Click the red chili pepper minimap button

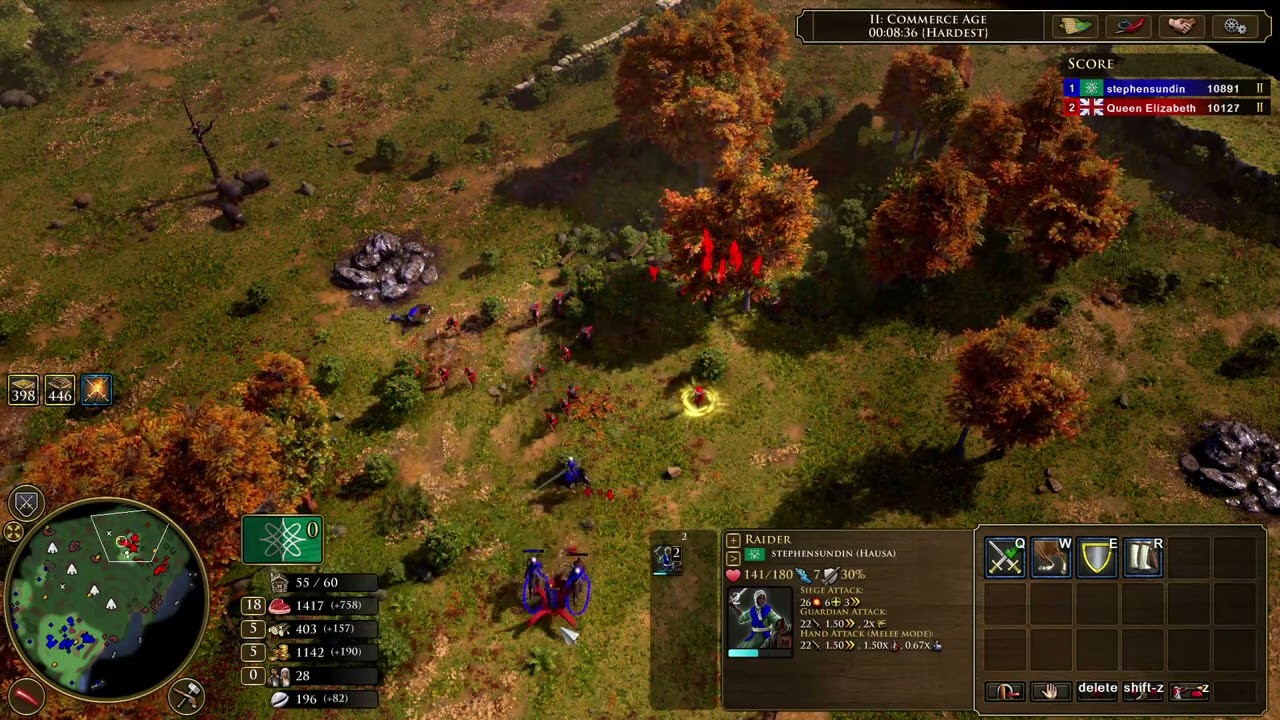[26, 694]
